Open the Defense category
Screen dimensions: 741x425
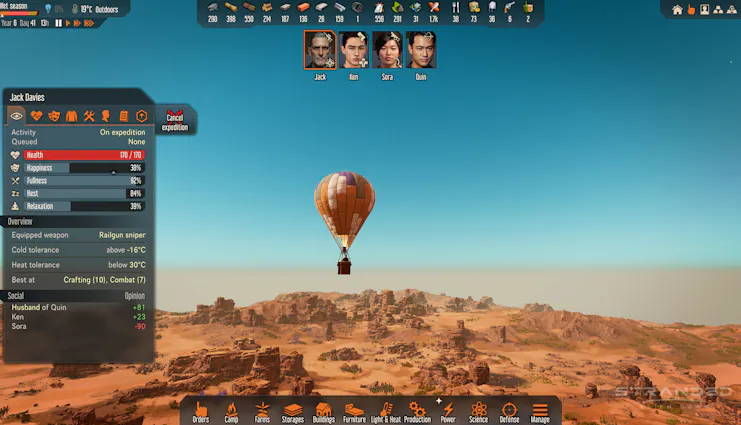click(509, 411)
